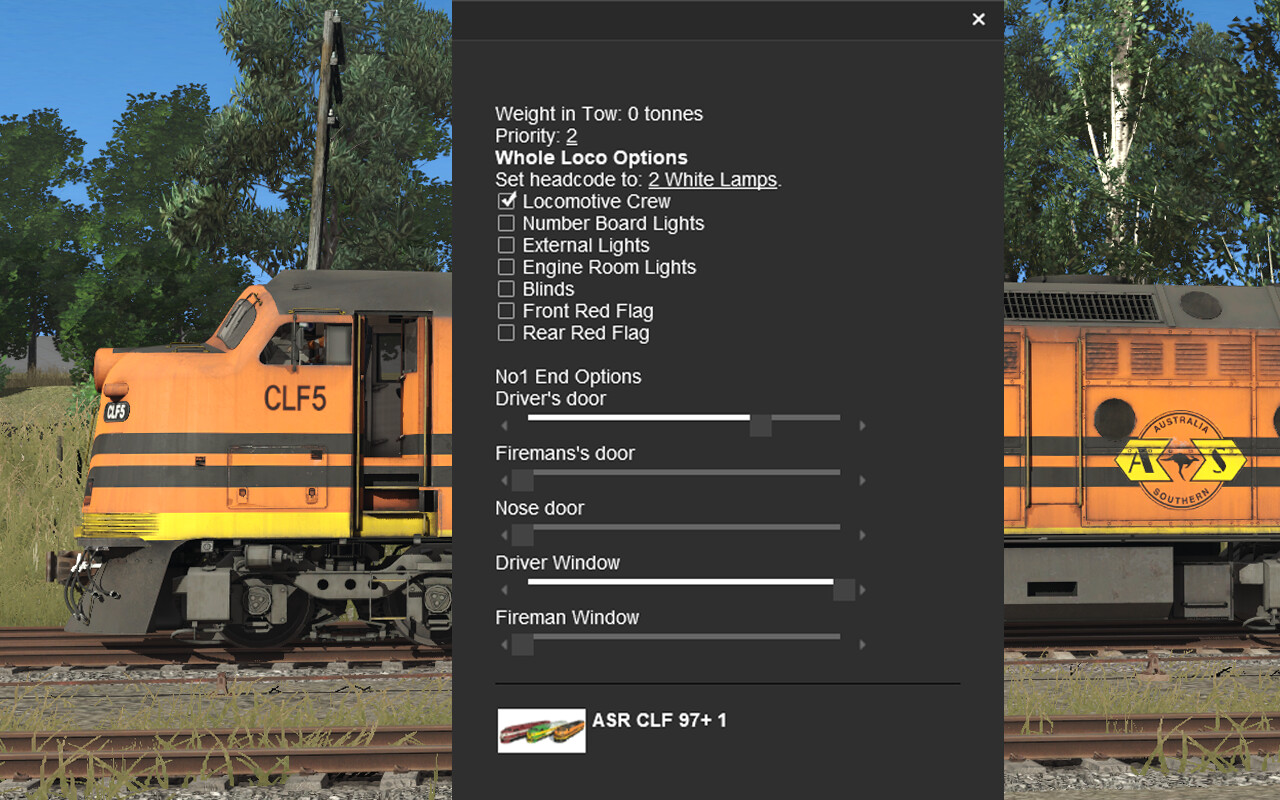Uncheck the Locomotive Crew checkbox
Image resolution: width=1280 pixels, height=800 pixels.
tap(506, 201)
